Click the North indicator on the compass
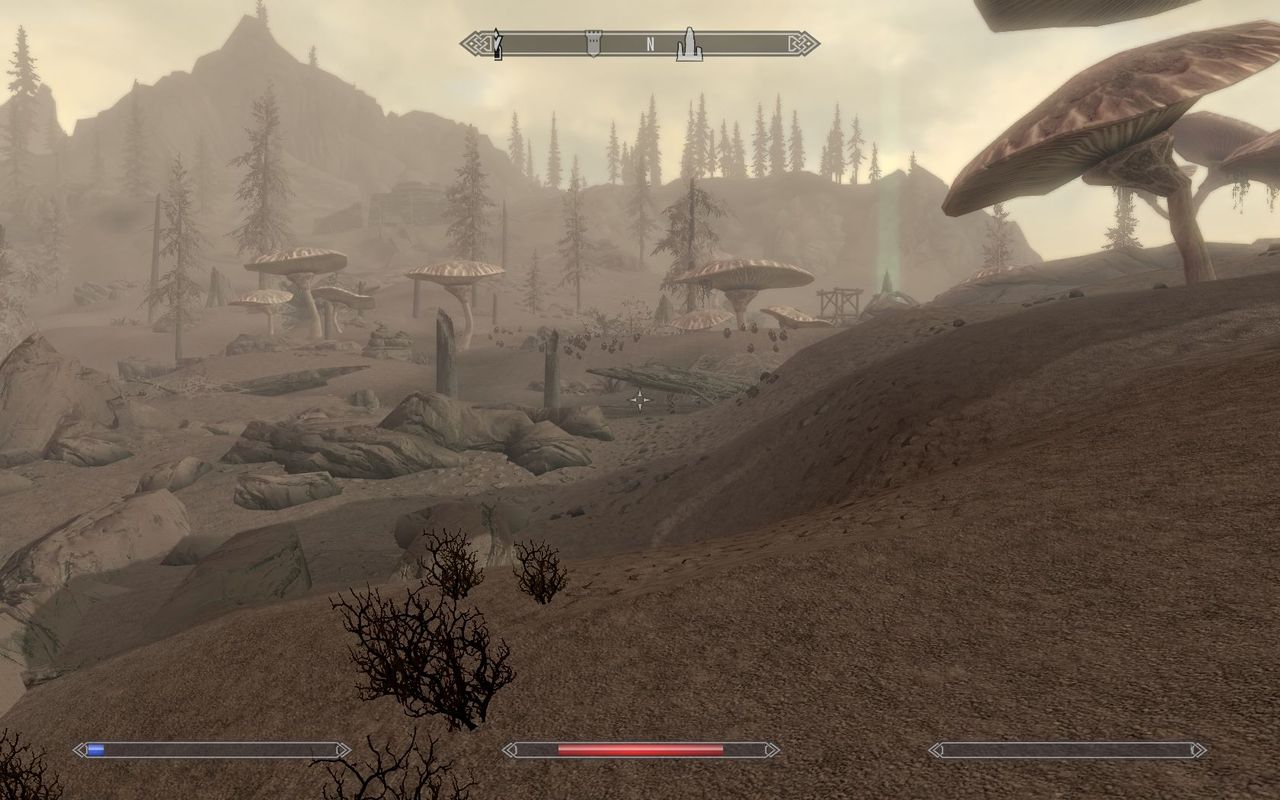The width and height of the screenshot is (1280, 800). point(649,44)
